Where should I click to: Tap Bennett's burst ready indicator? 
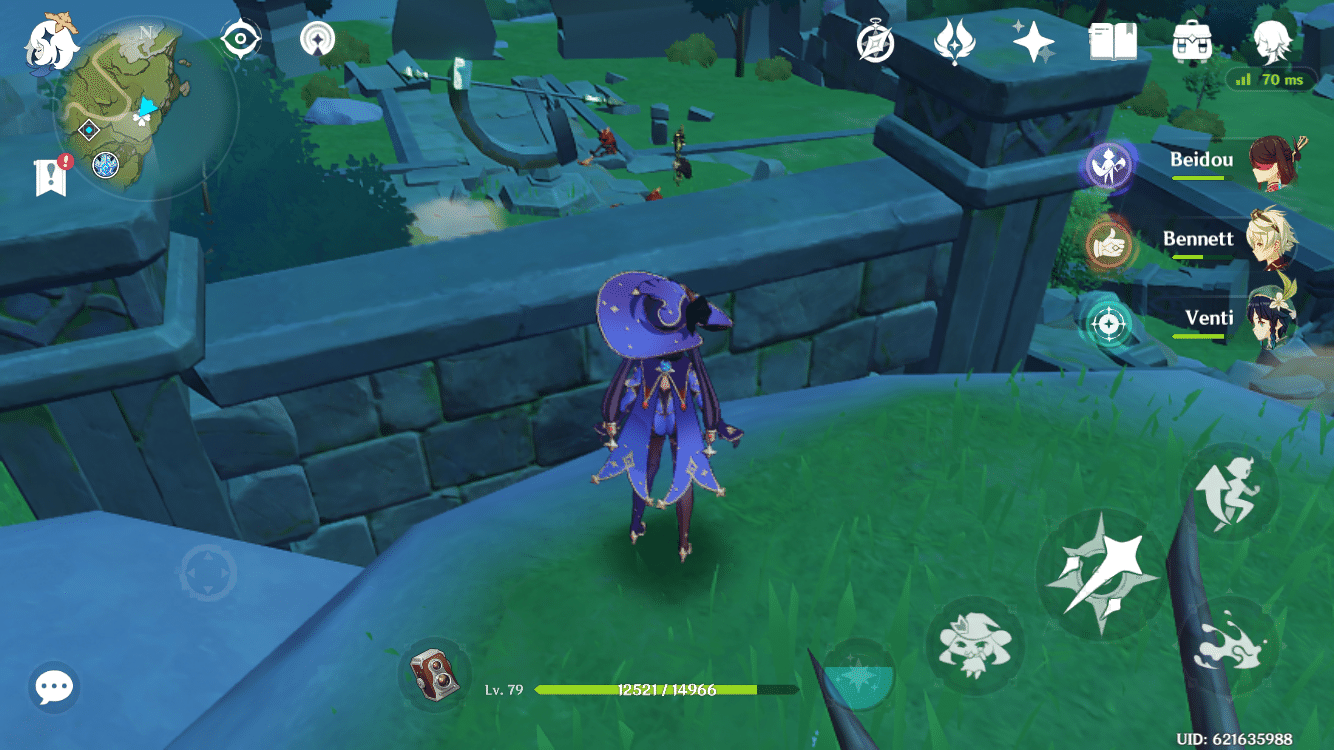tap(1110, 246)
